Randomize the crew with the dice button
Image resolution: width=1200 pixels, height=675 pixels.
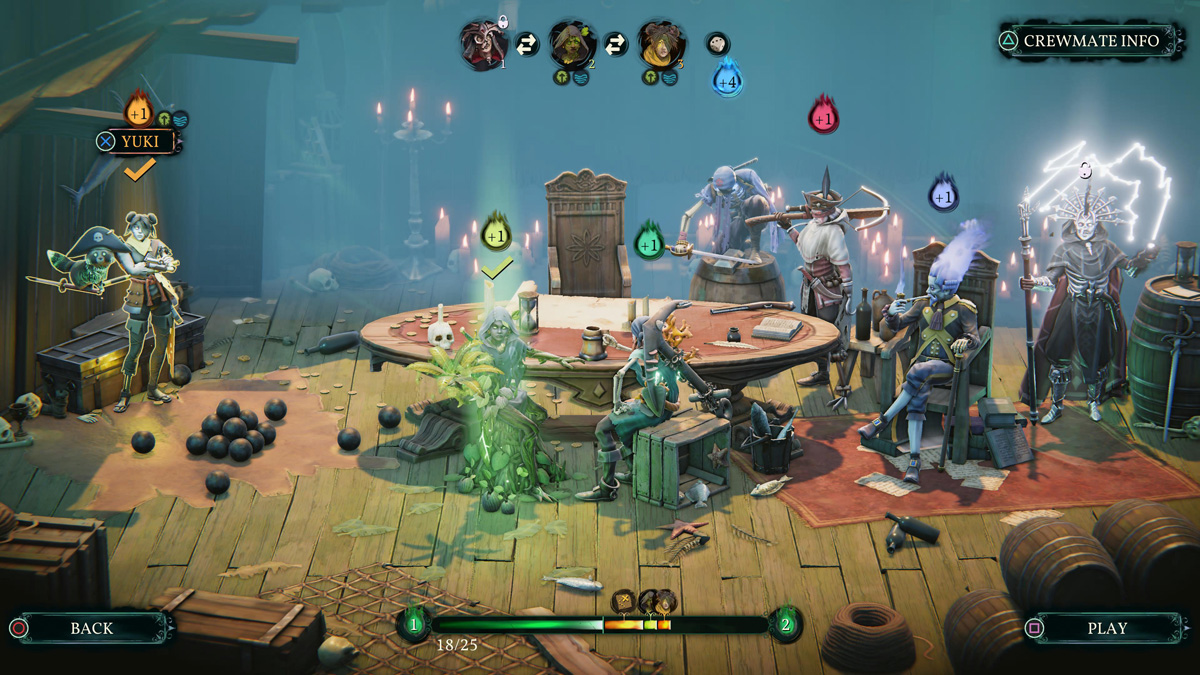[x=717, y=43]
